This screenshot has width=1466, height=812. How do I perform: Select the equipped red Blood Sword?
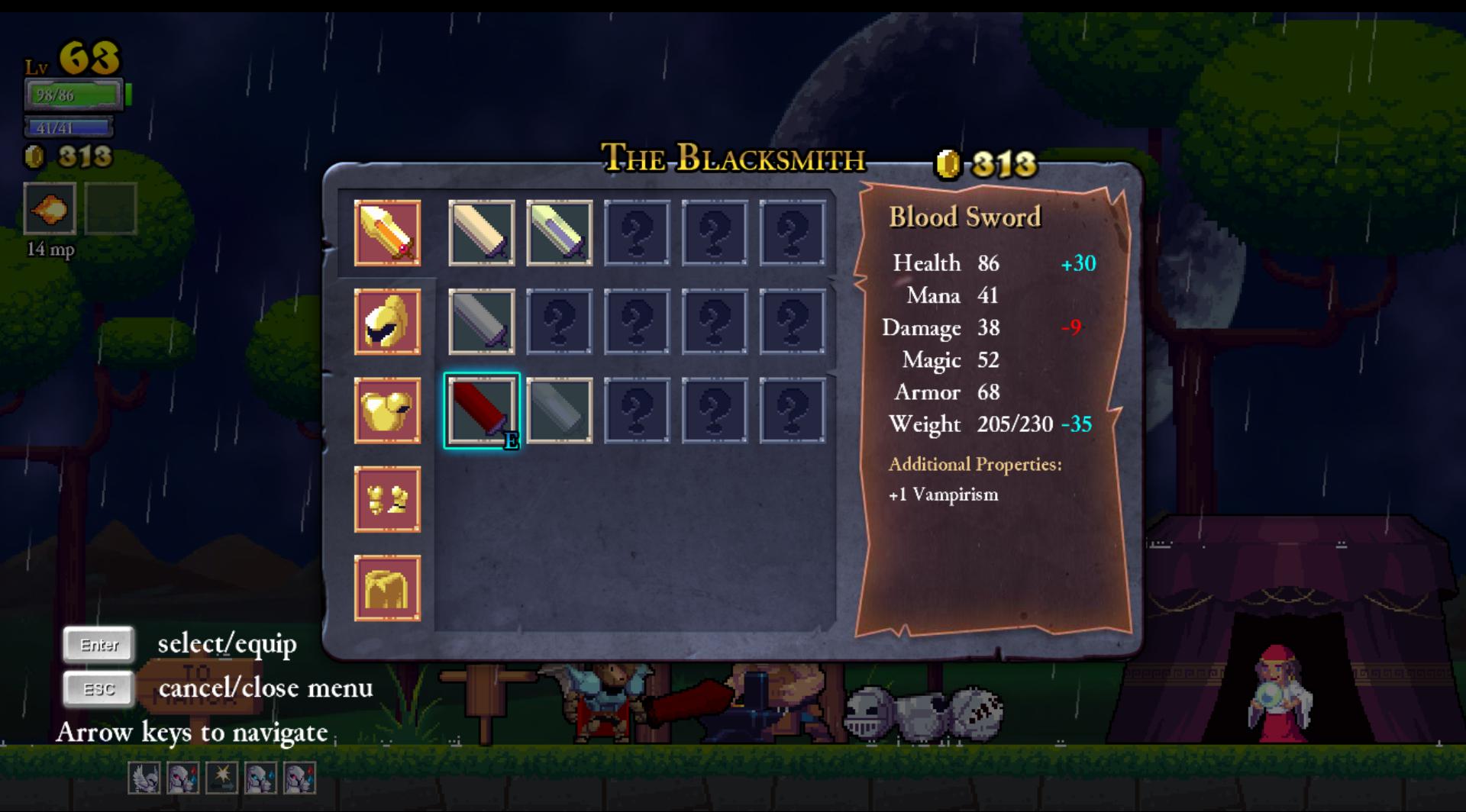[x=482, y=411]
